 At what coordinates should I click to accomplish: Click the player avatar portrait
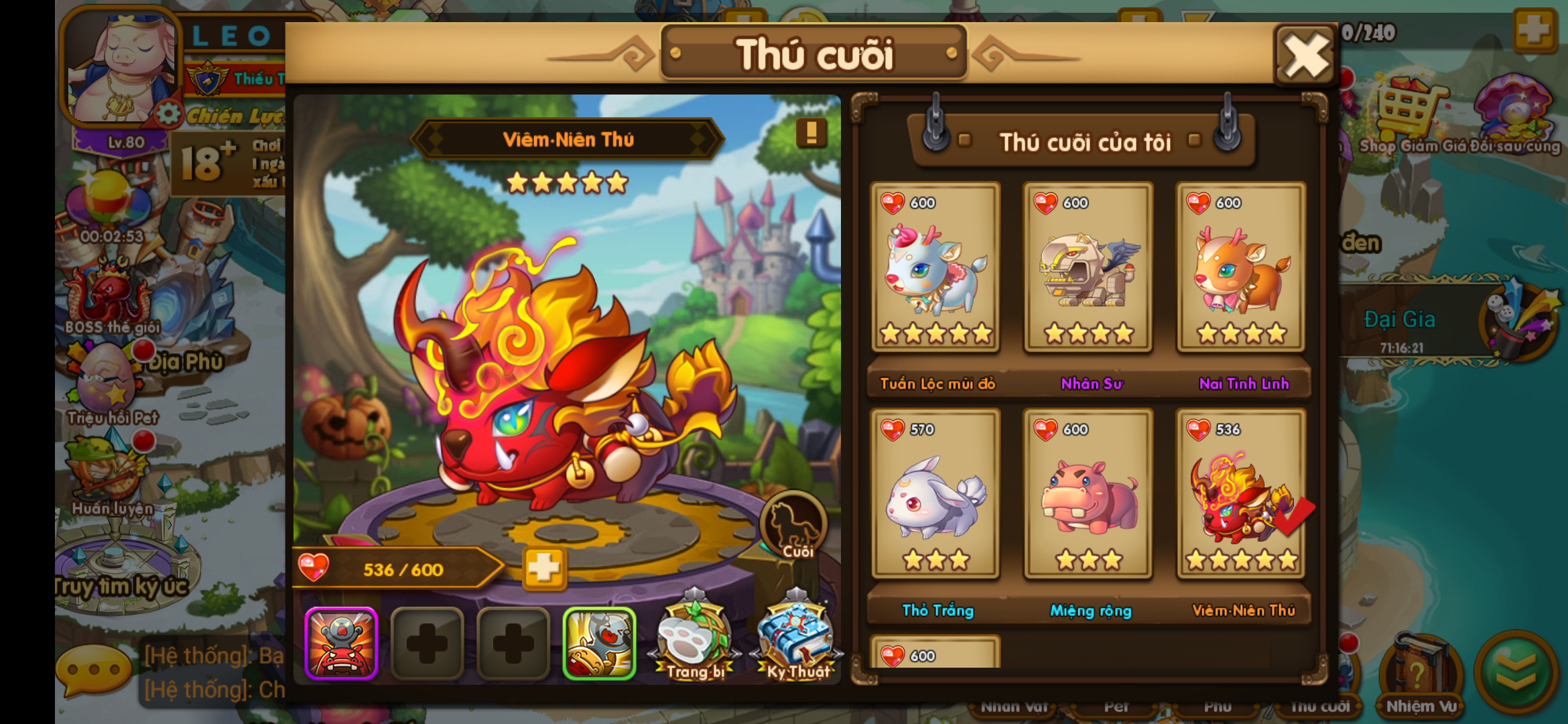point(122,67)
